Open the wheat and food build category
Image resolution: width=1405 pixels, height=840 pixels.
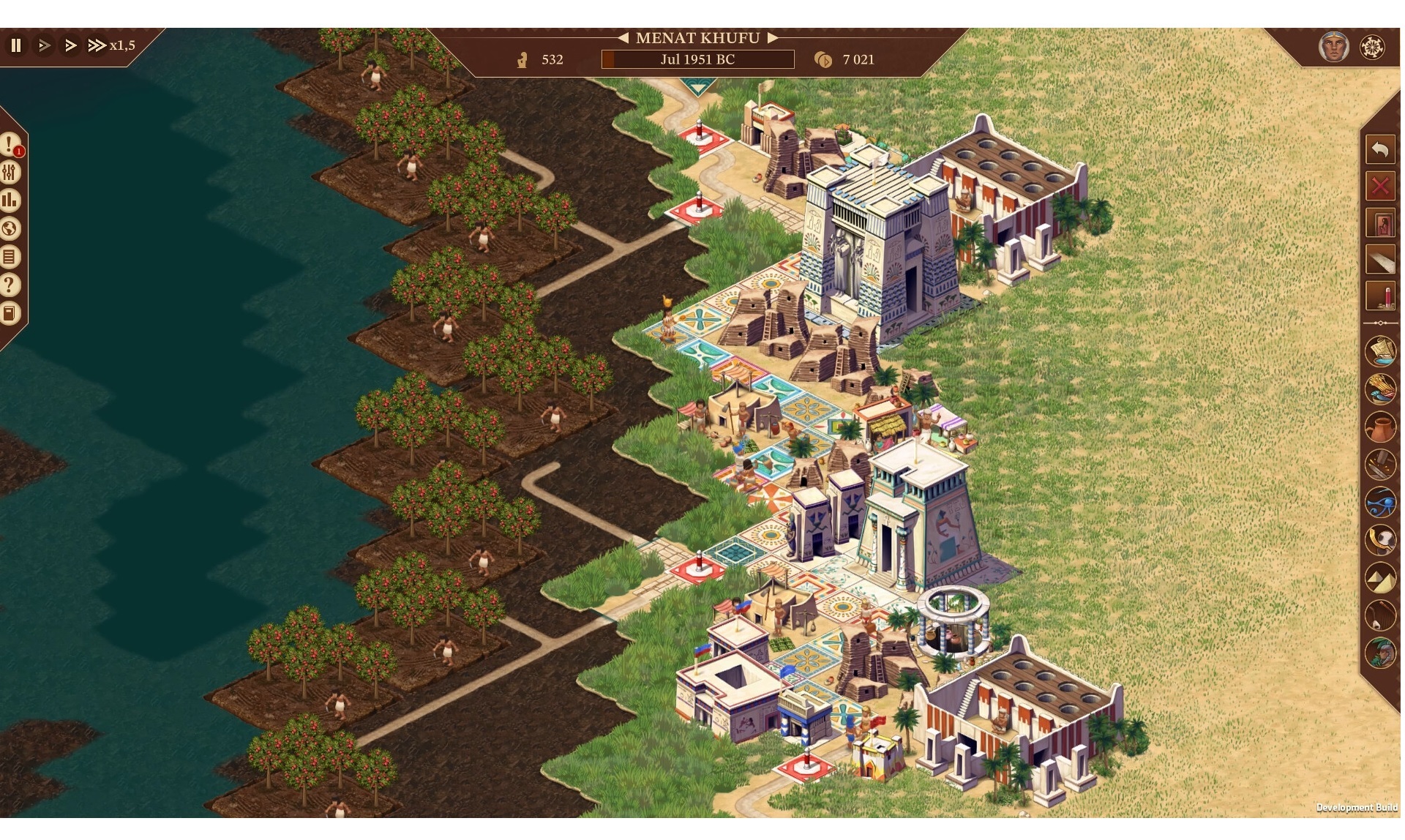tap(1380, 389)
